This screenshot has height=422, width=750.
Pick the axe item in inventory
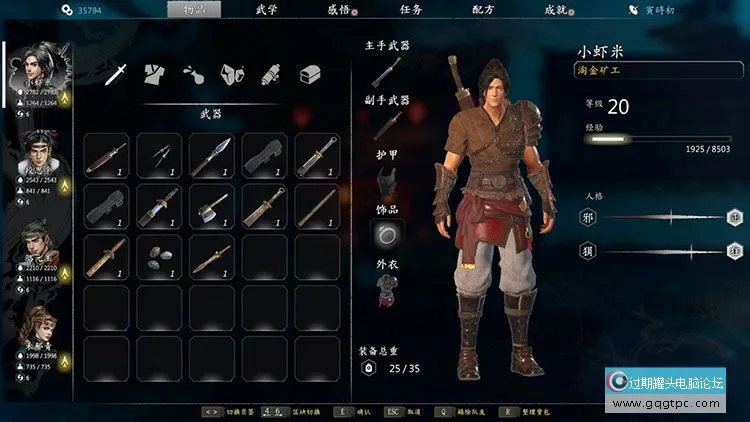coord(212,207)
